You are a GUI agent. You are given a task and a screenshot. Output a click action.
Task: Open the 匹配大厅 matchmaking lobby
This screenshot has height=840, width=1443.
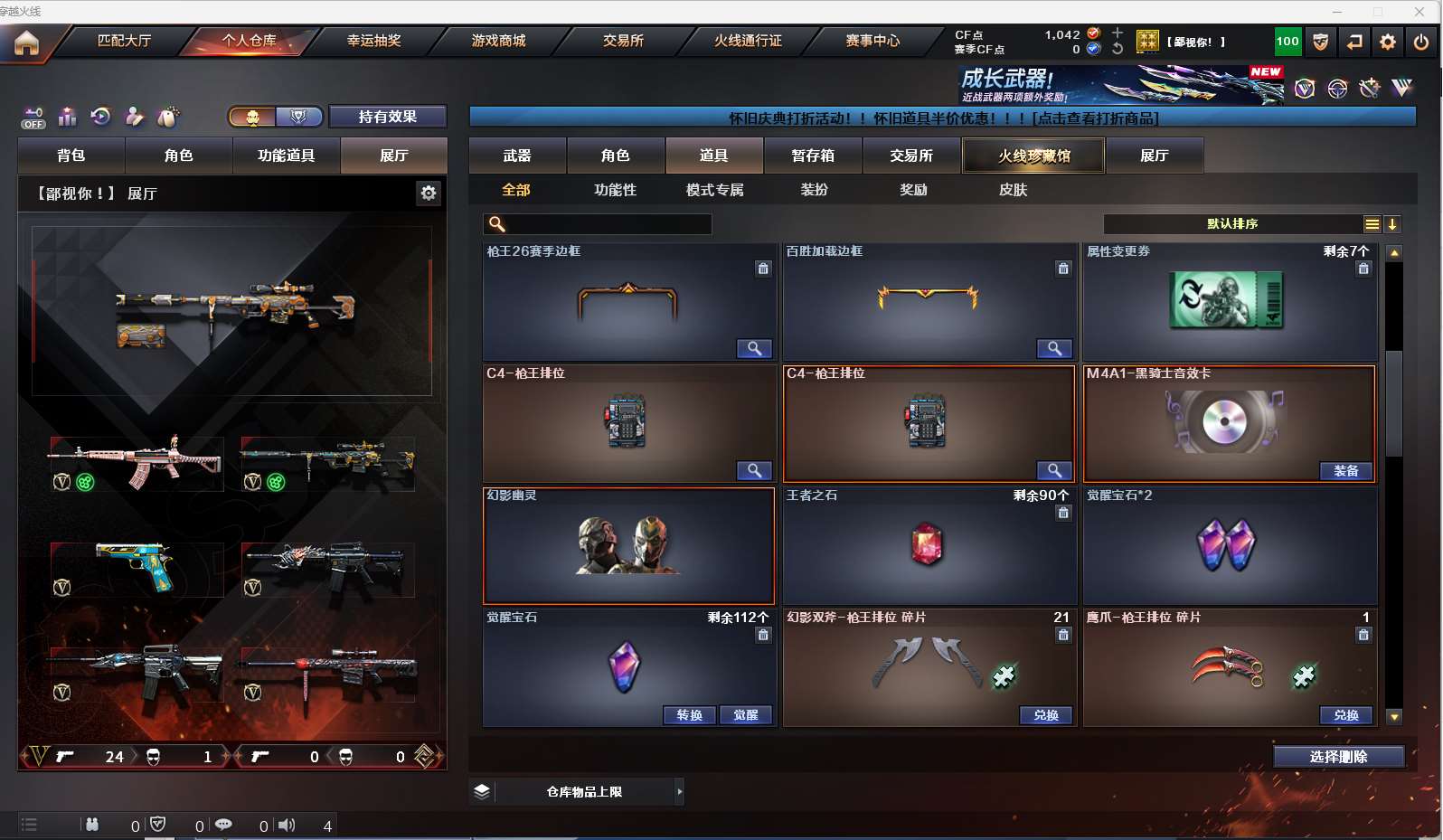click(124, 41)
